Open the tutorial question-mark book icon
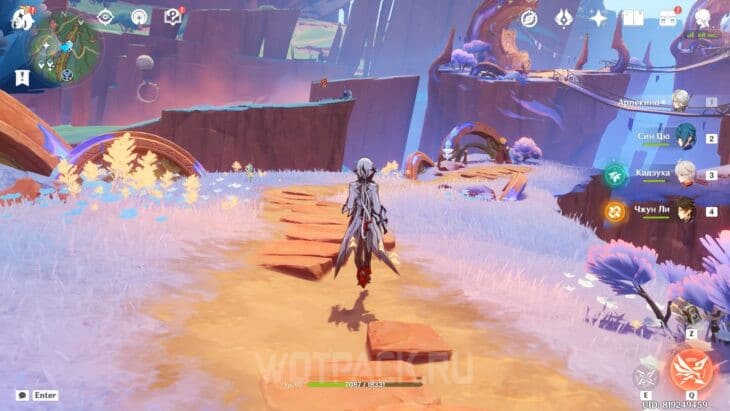The height and width of the screenshot is (411, 730). 172,17
